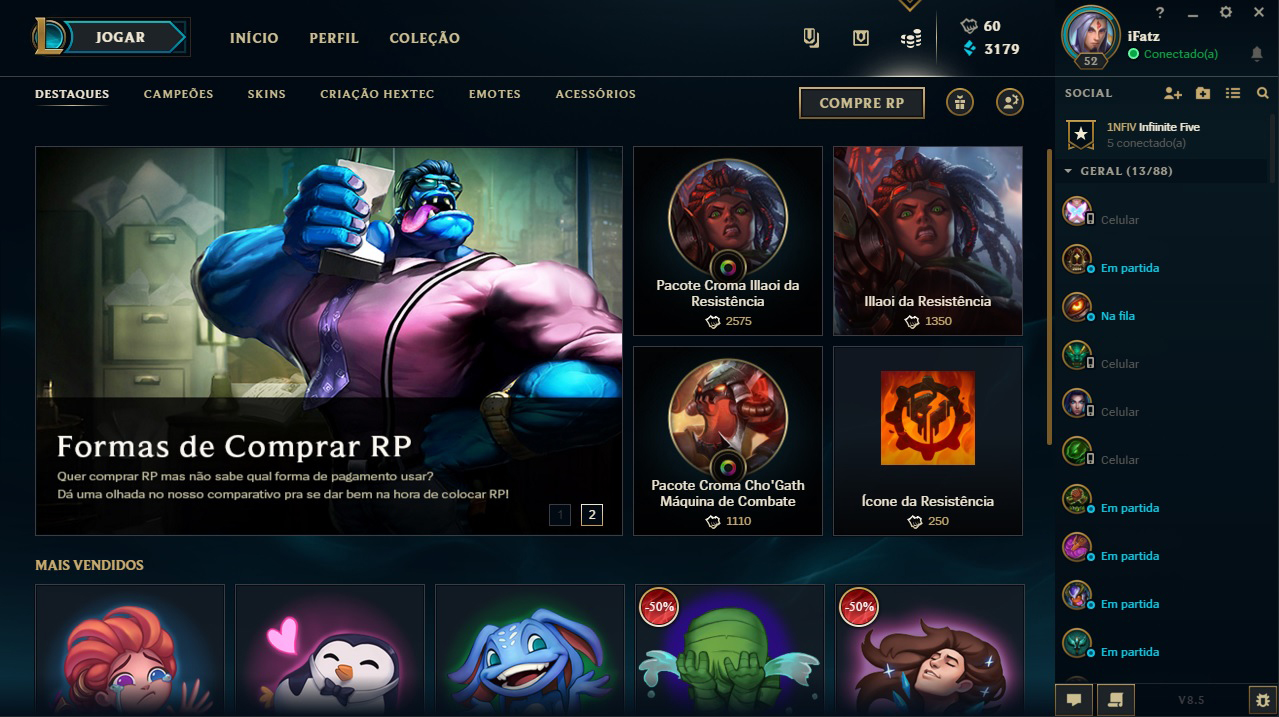This screenshot has width=1279, height=717.
Task: Open the Ícone da Resistência item
Action: (x=927, y=441)
